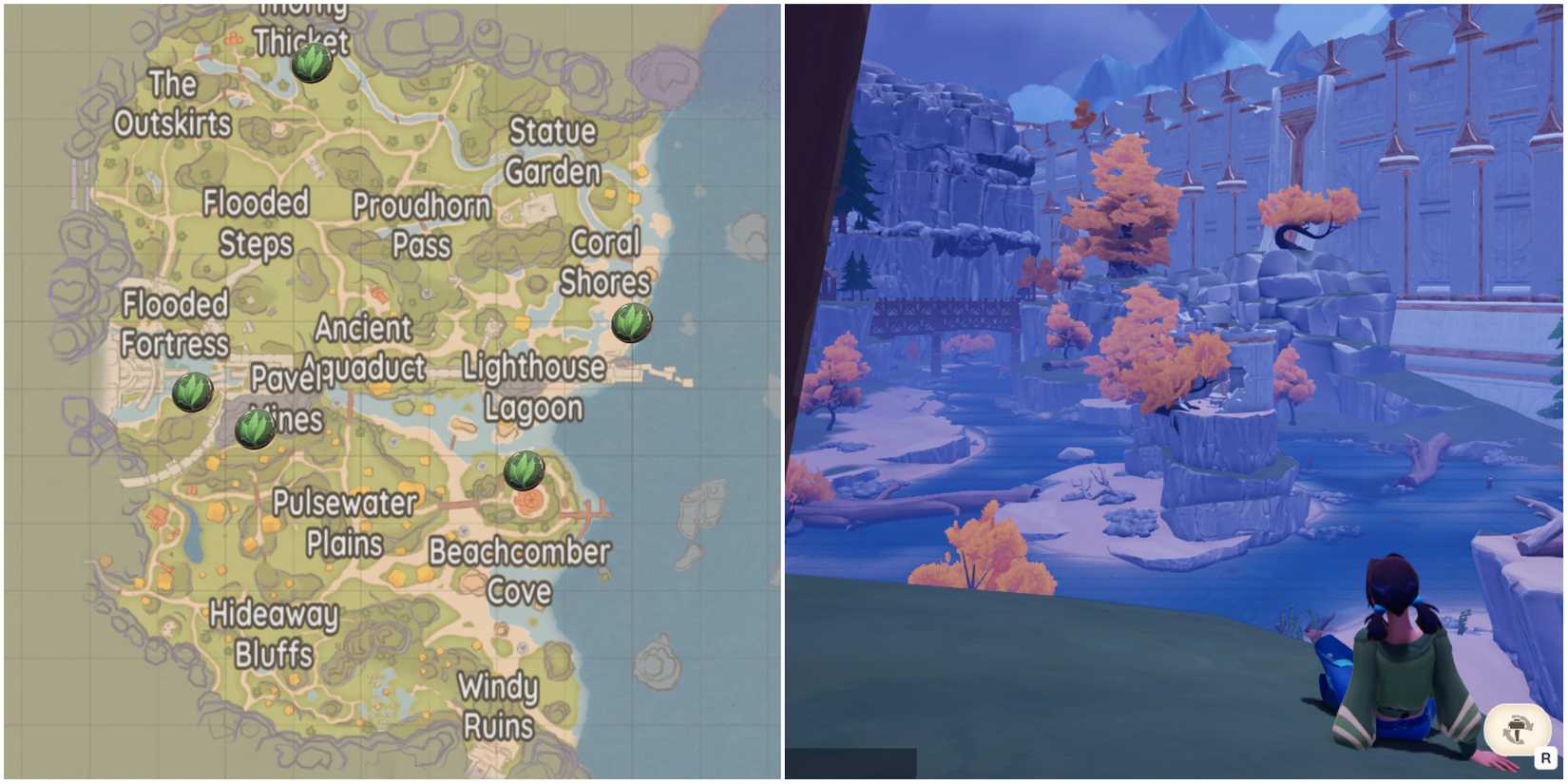1568x784 pixels.
Task: Click the Proudhorn Pass label
Action: point(422,225)
